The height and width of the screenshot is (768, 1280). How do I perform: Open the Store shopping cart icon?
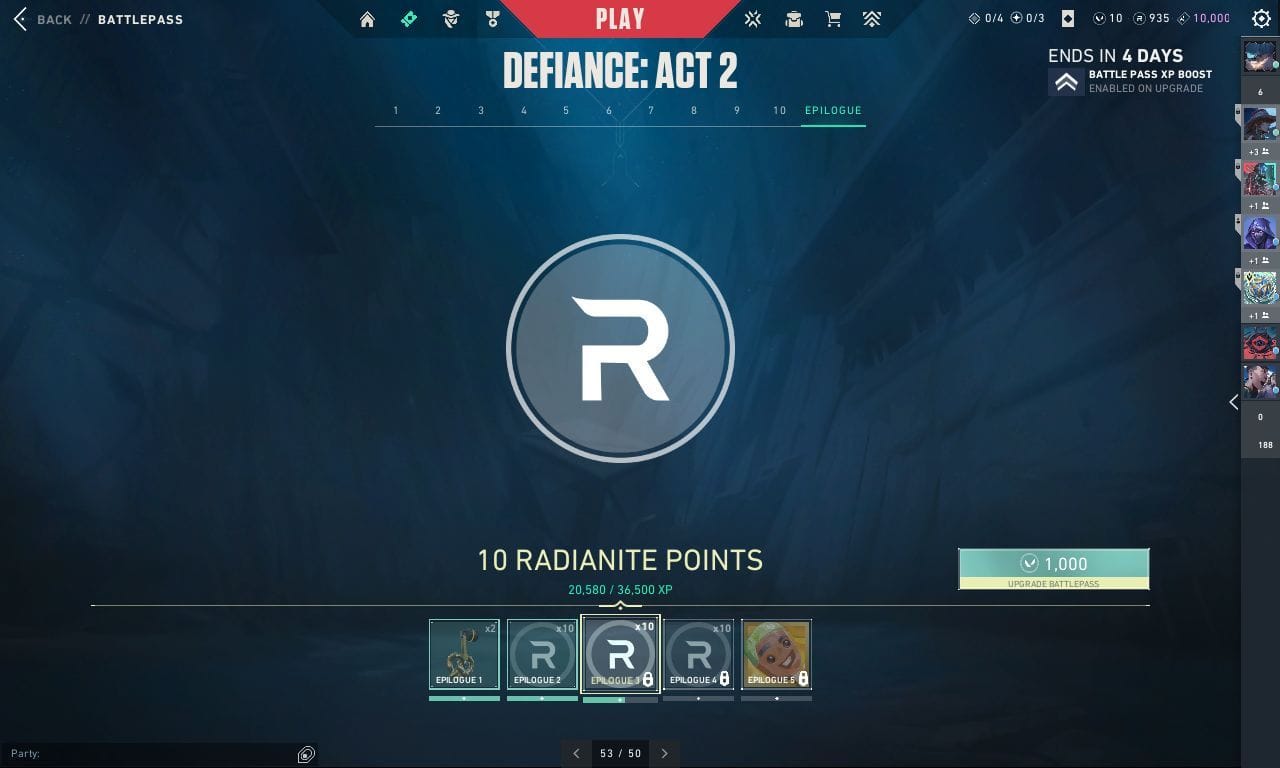pyautogui.click(x=833, y=18)
